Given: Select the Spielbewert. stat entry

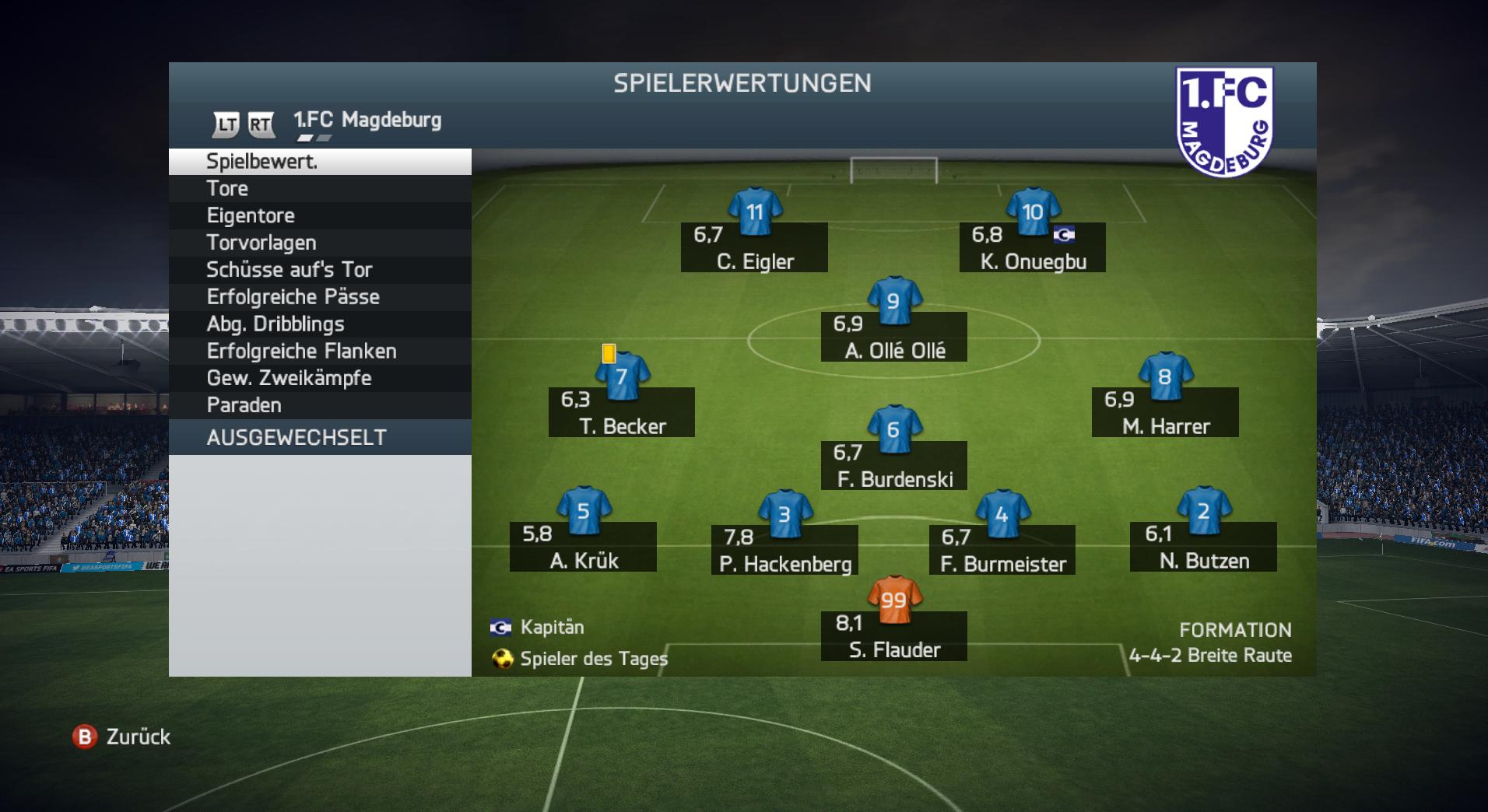Looking at the screenshot, I should (319, 162).
